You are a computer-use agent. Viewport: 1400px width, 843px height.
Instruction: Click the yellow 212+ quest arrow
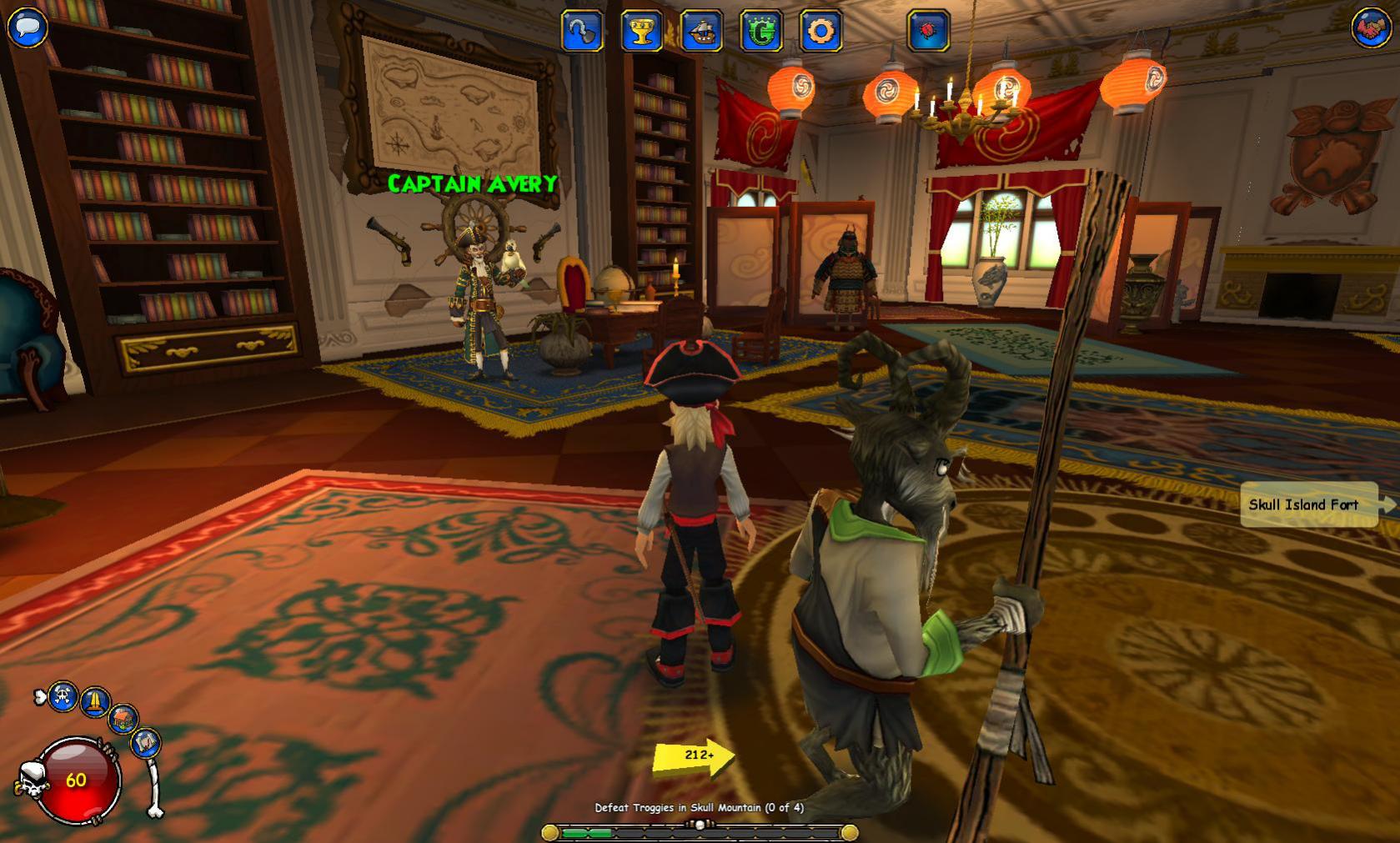click(694, 755)
